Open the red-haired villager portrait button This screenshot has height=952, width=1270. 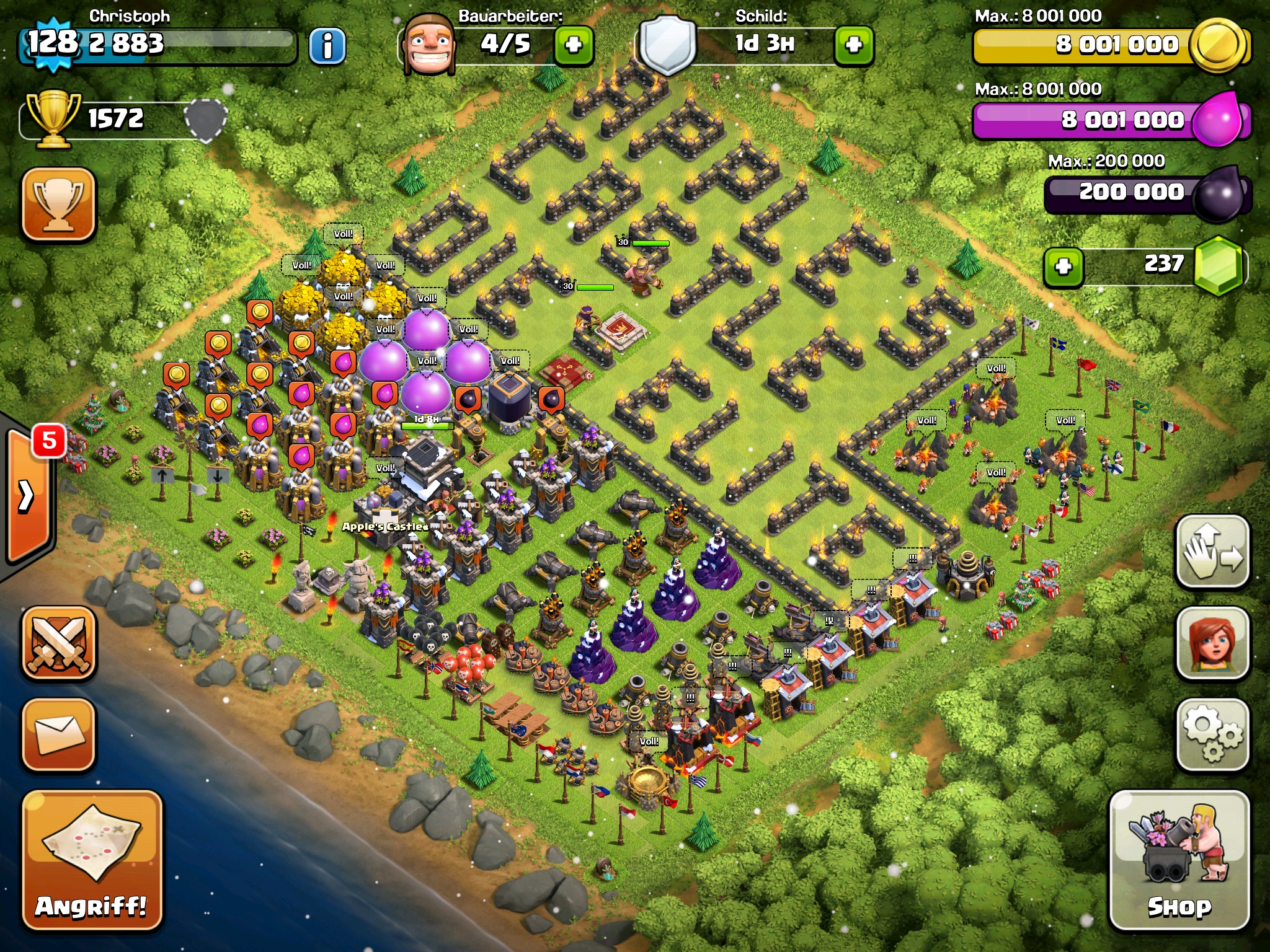(1212, 643)
